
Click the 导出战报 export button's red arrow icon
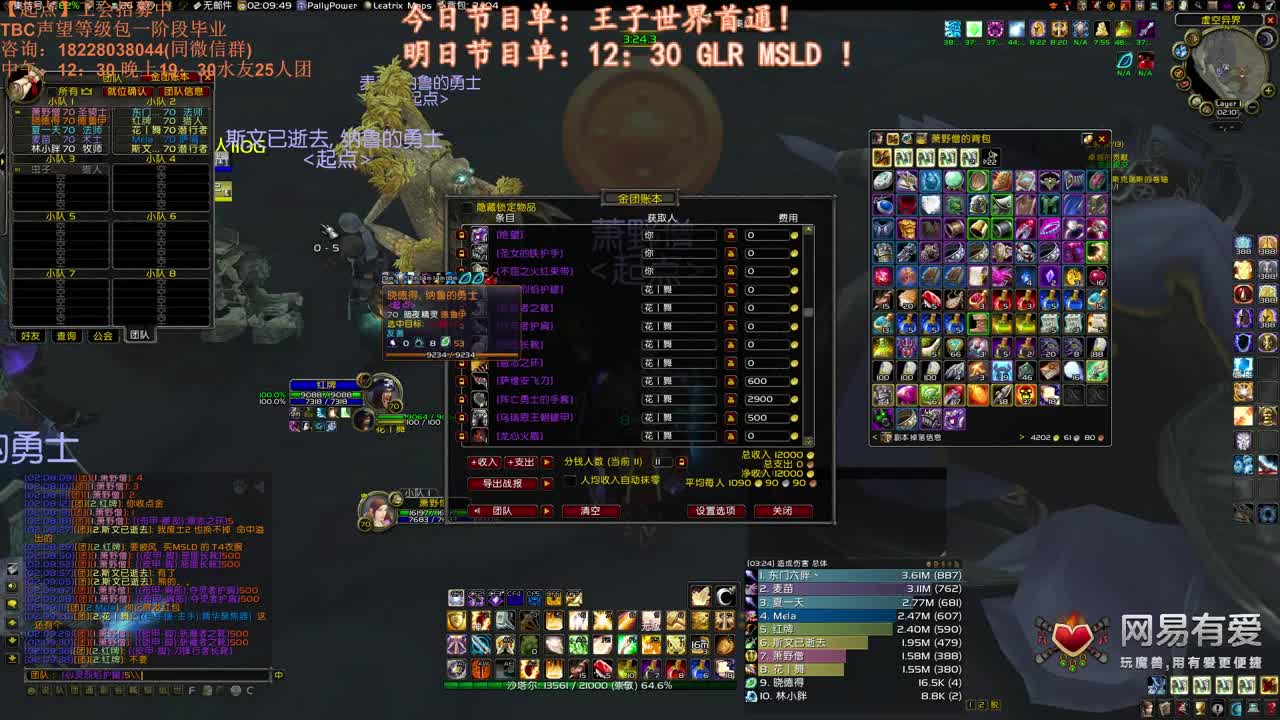[546, 481]
